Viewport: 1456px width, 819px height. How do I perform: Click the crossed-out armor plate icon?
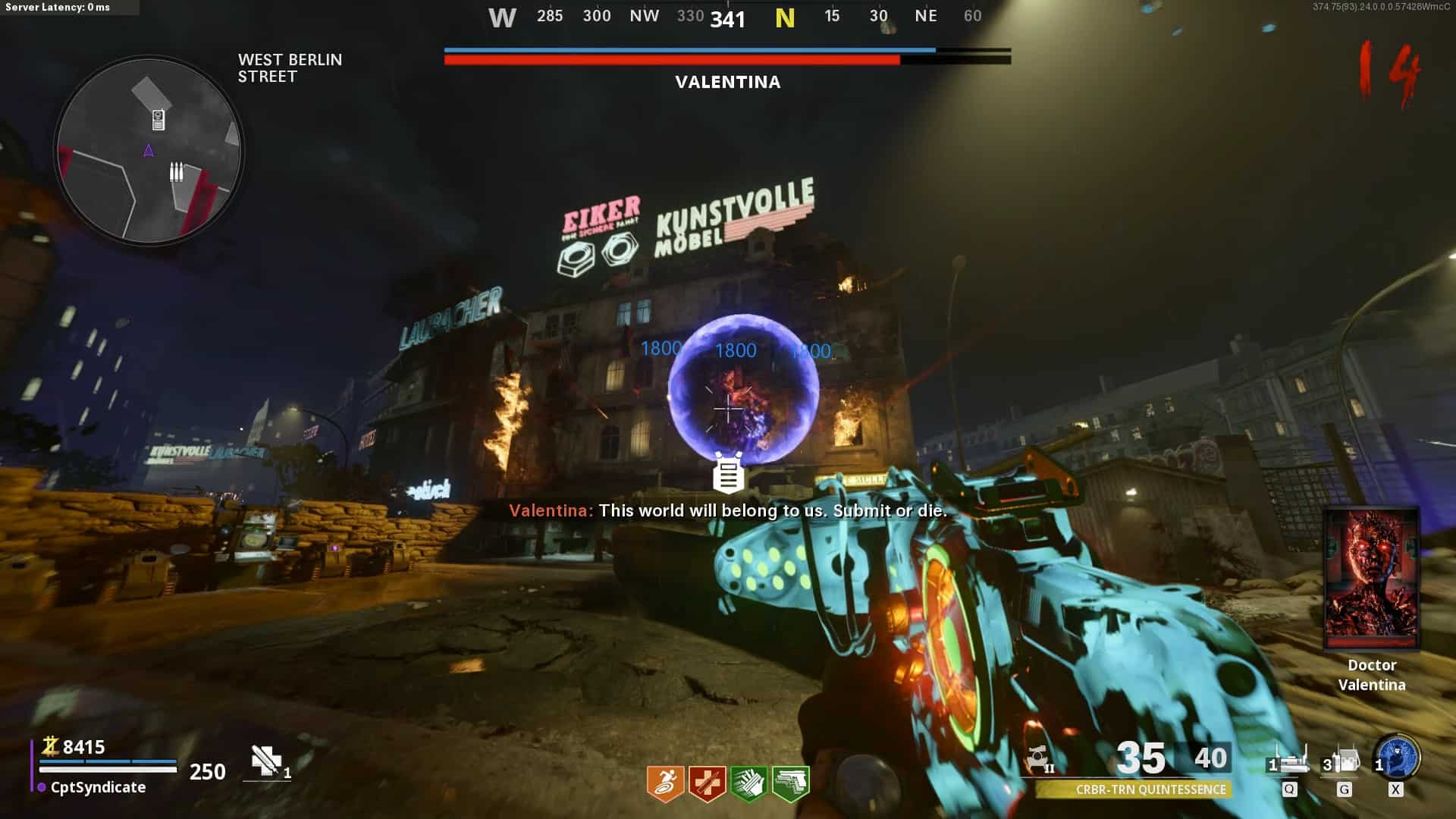click(x=266, y=761)
